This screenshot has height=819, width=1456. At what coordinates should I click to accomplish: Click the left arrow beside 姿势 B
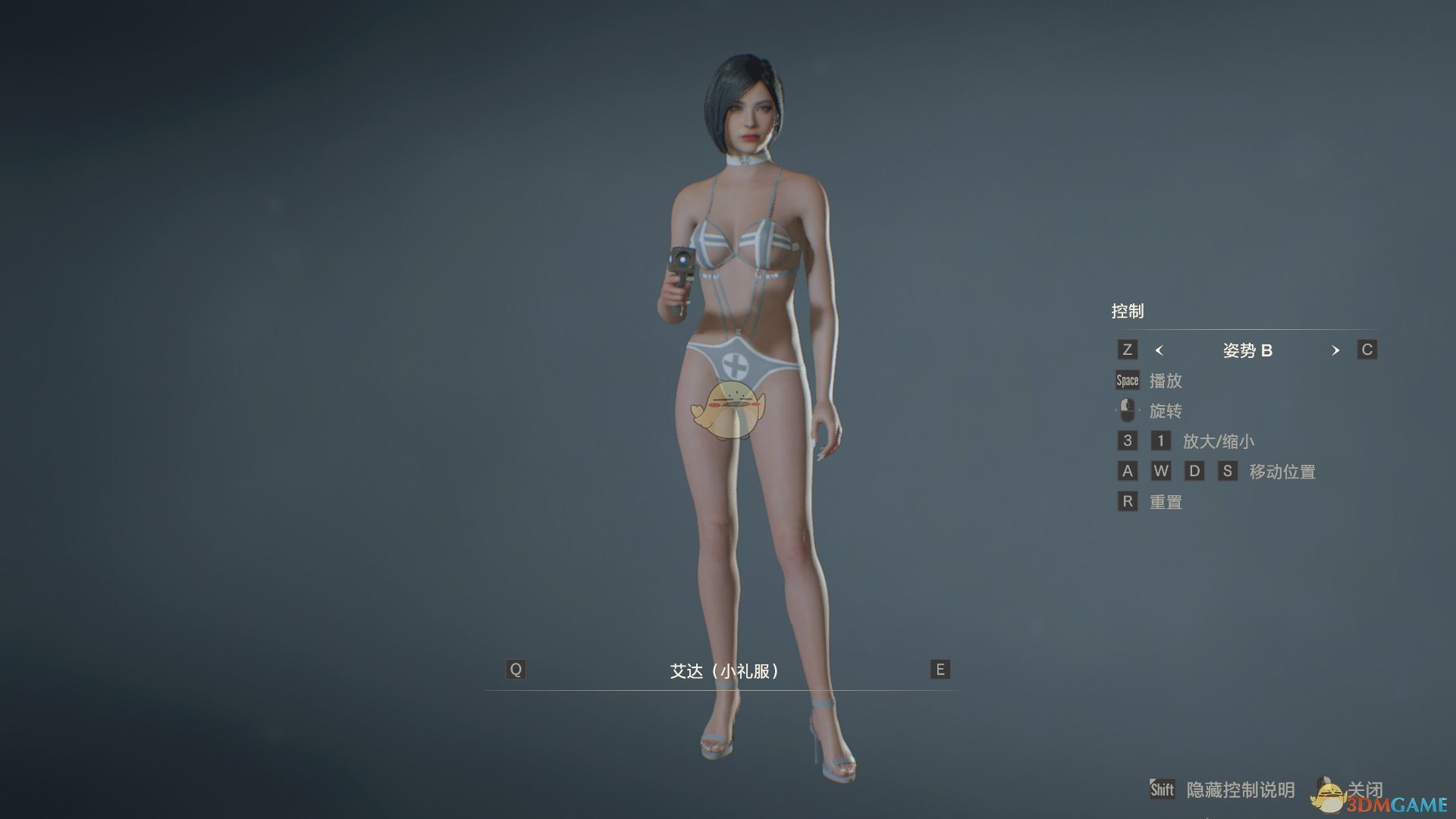pos(1158,350)
